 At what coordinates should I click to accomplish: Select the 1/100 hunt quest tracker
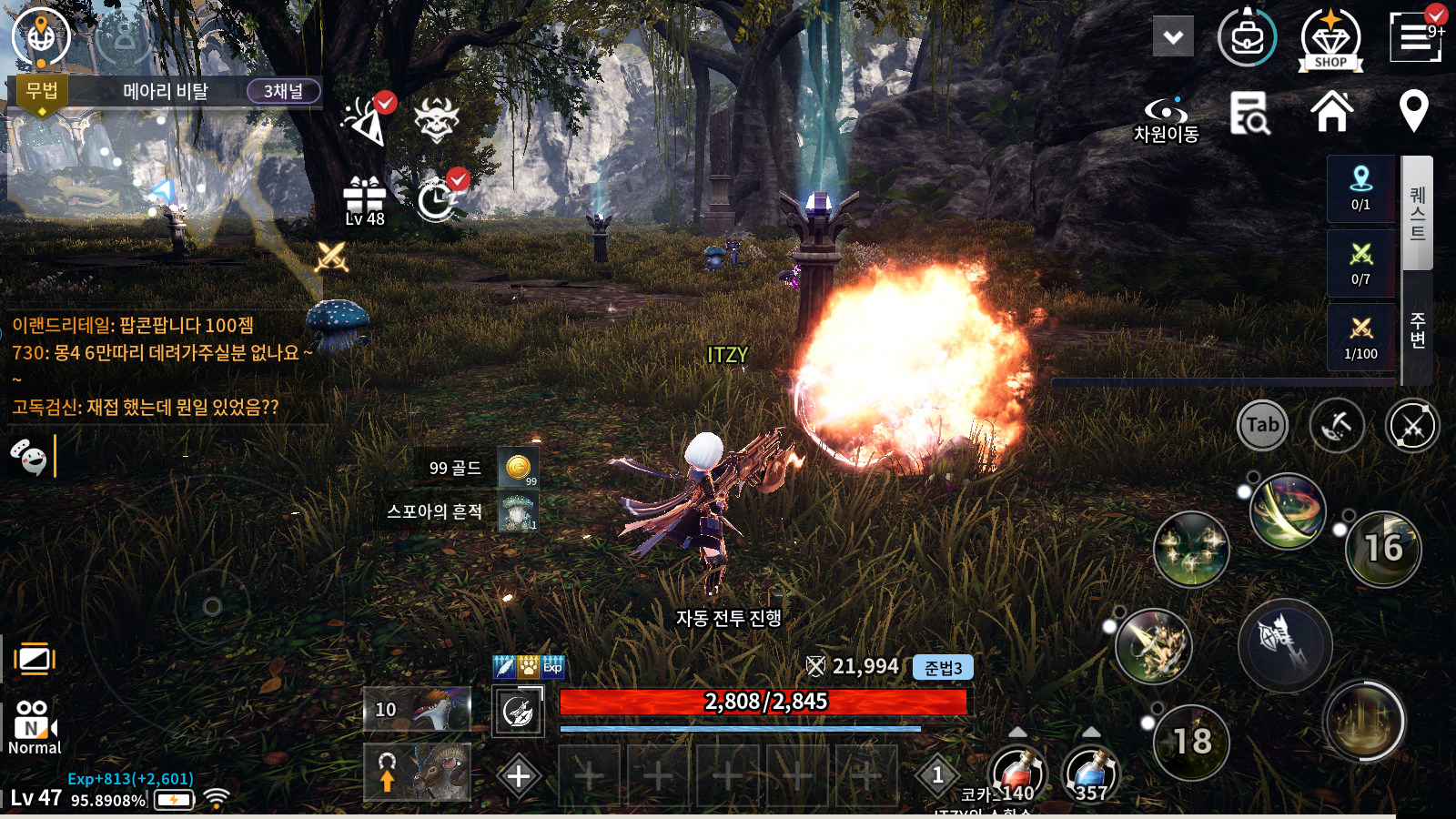point(1360,338)
